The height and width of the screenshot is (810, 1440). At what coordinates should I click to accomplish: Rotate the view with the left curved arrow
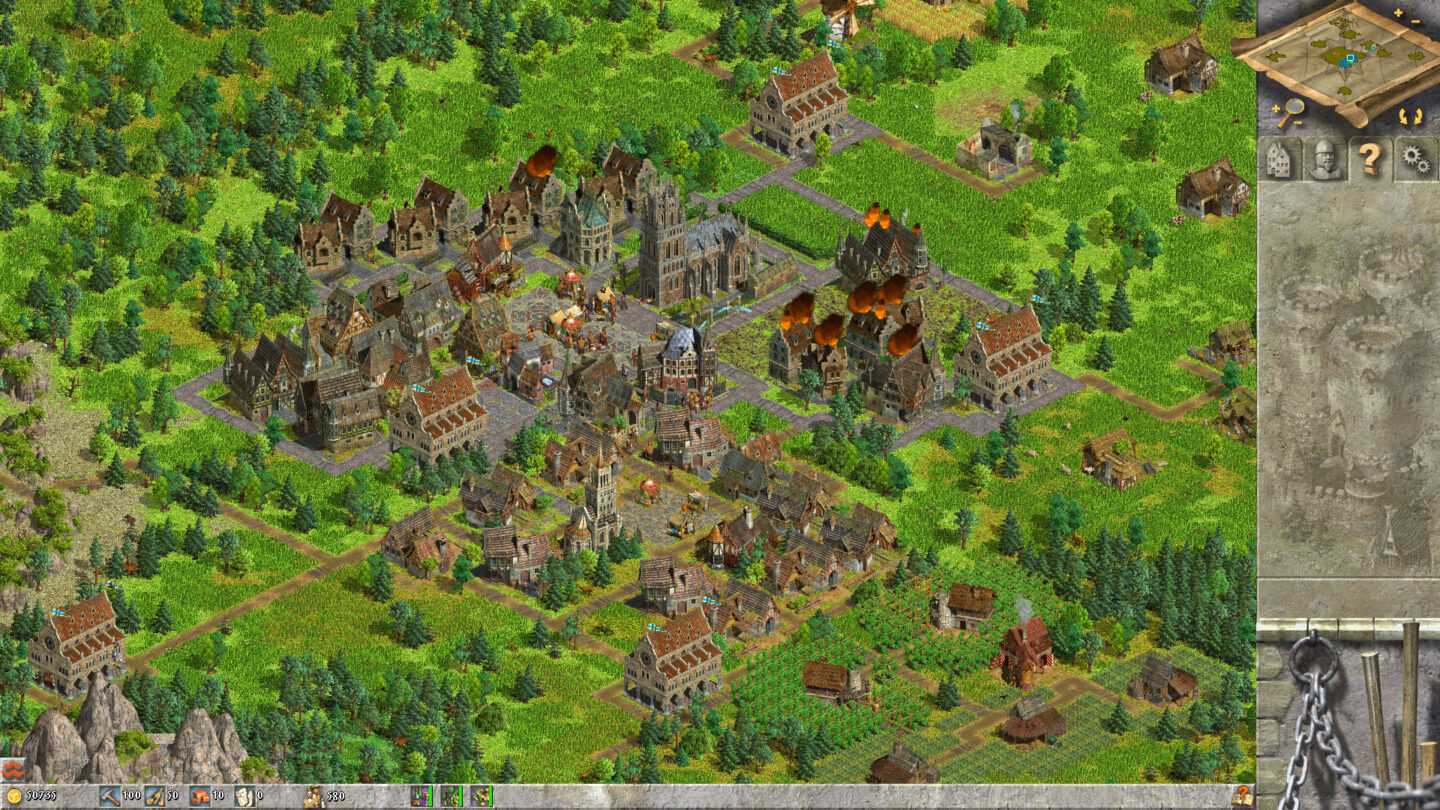coord(1404,116)
